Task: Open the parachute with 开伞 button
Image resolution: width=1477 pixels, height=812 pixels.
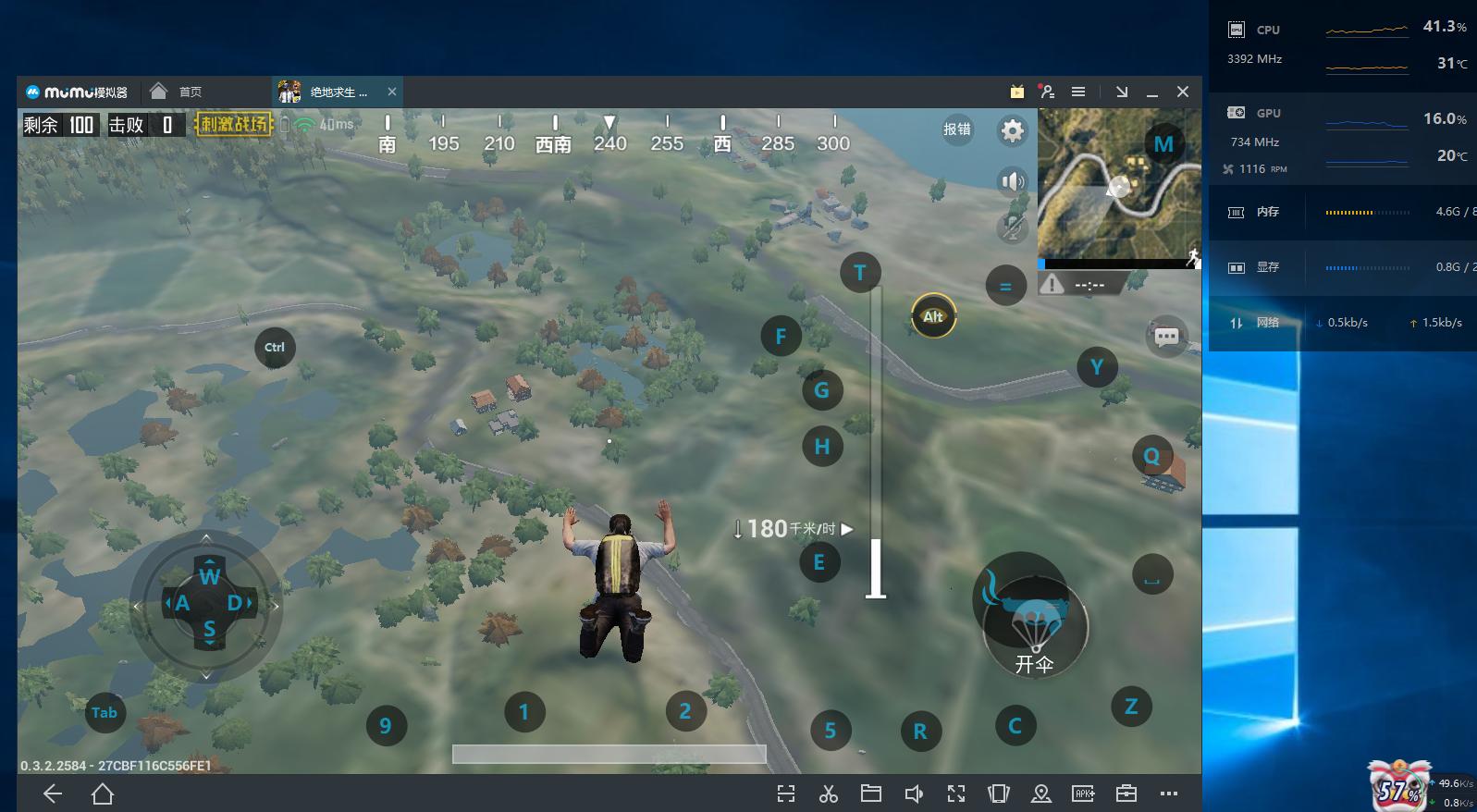Action: pyautogui.click(x=1035, y=633)
